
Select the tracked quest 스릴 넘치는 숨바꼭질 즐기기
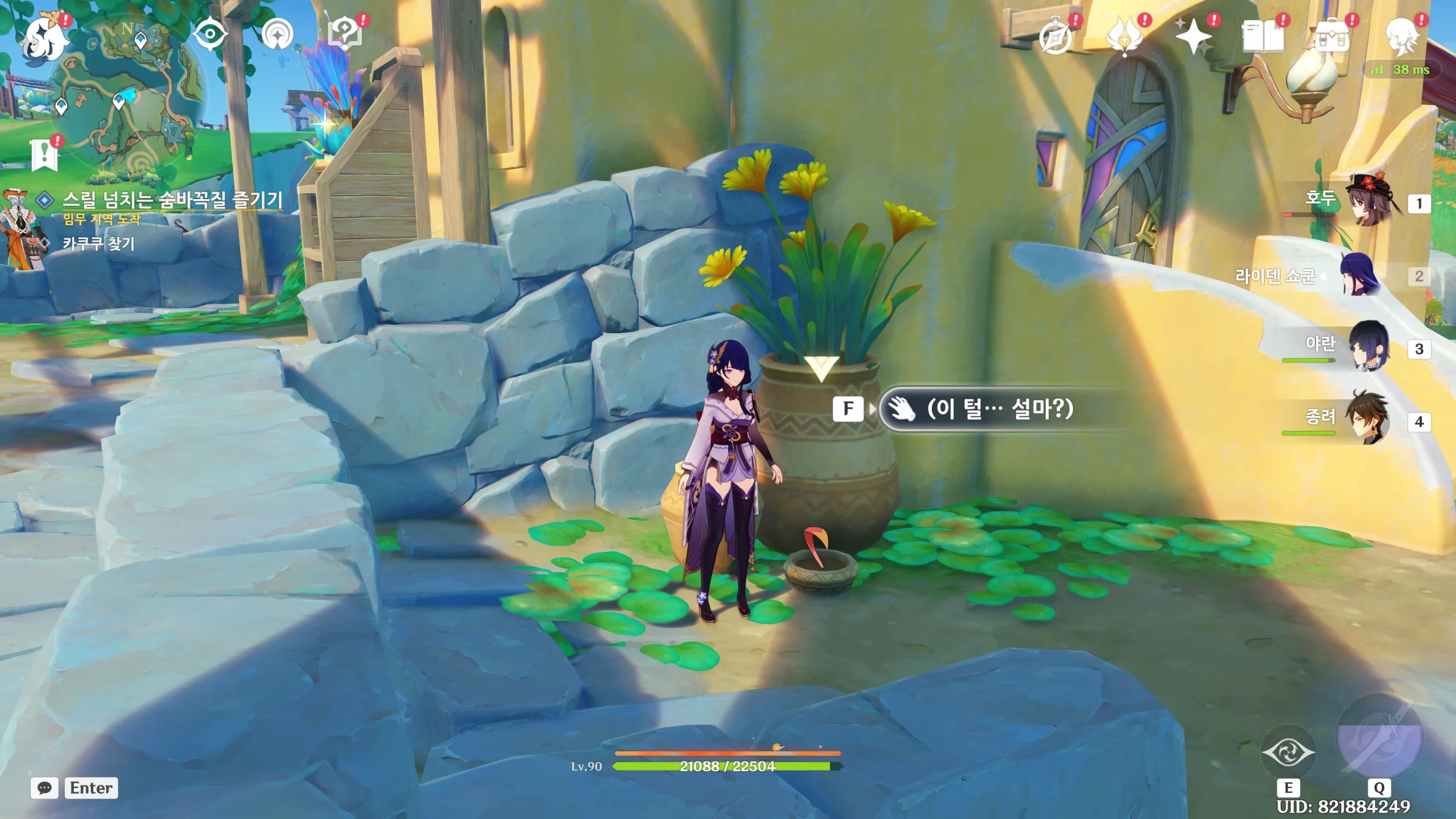click(x=172, y=200)
